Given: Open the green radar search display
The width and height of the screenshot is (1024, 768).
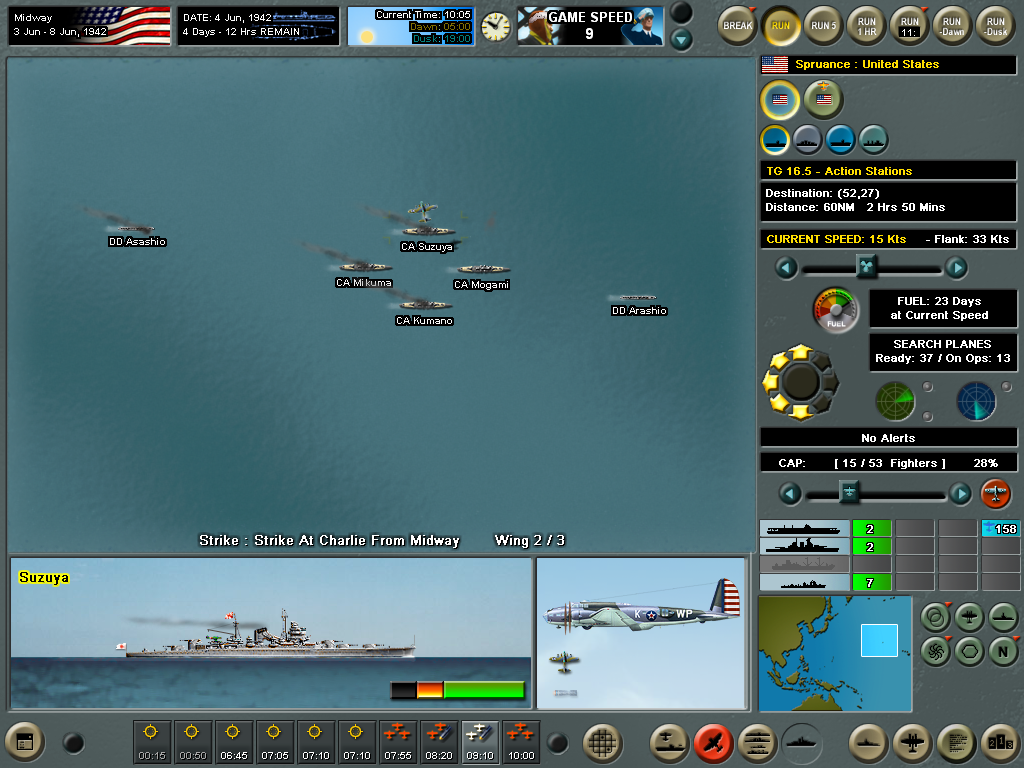Looking at the screenshot, I should (x=894, y=400).
